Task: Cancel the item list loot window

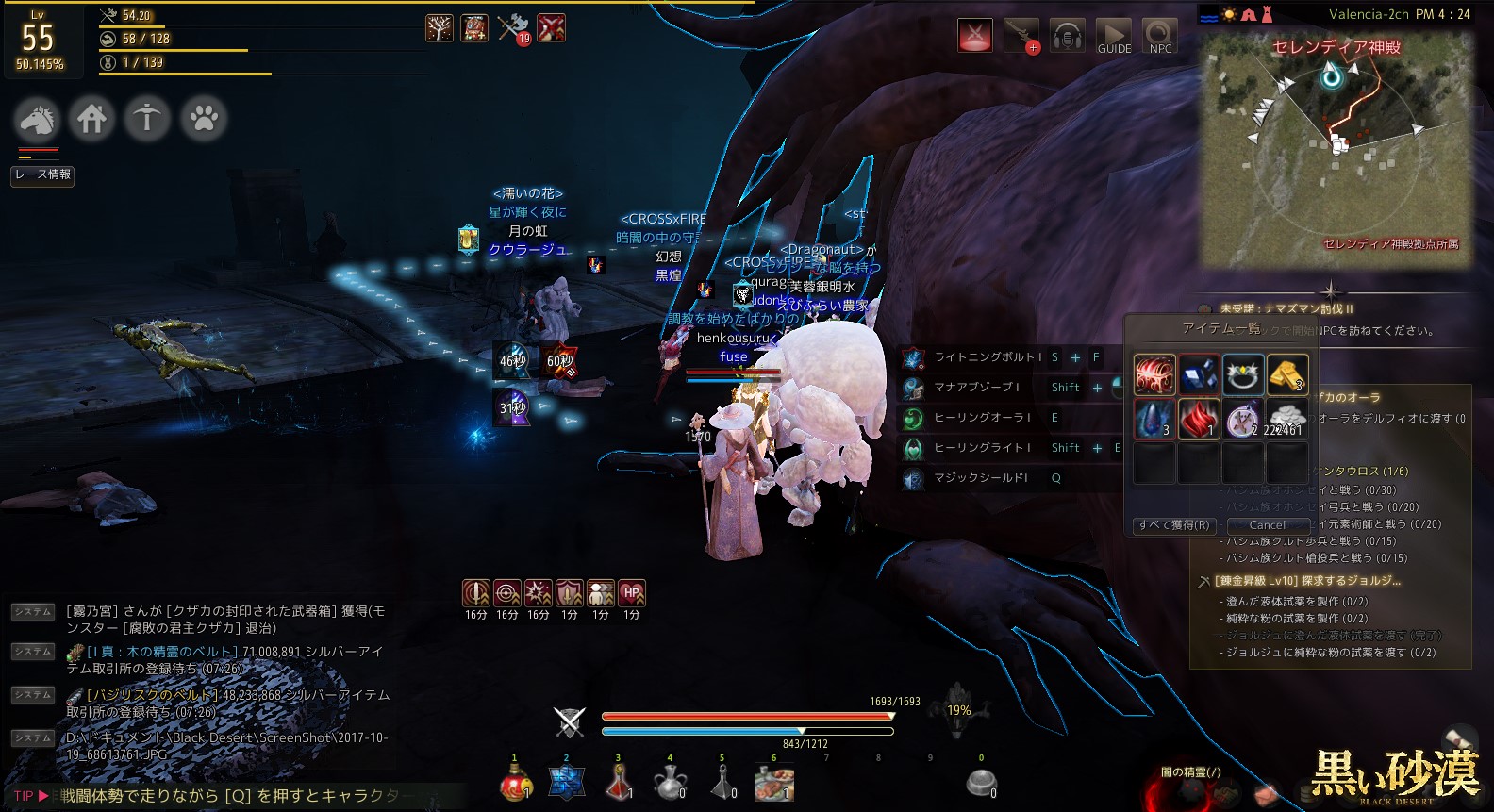Action: click(1267, 525)
